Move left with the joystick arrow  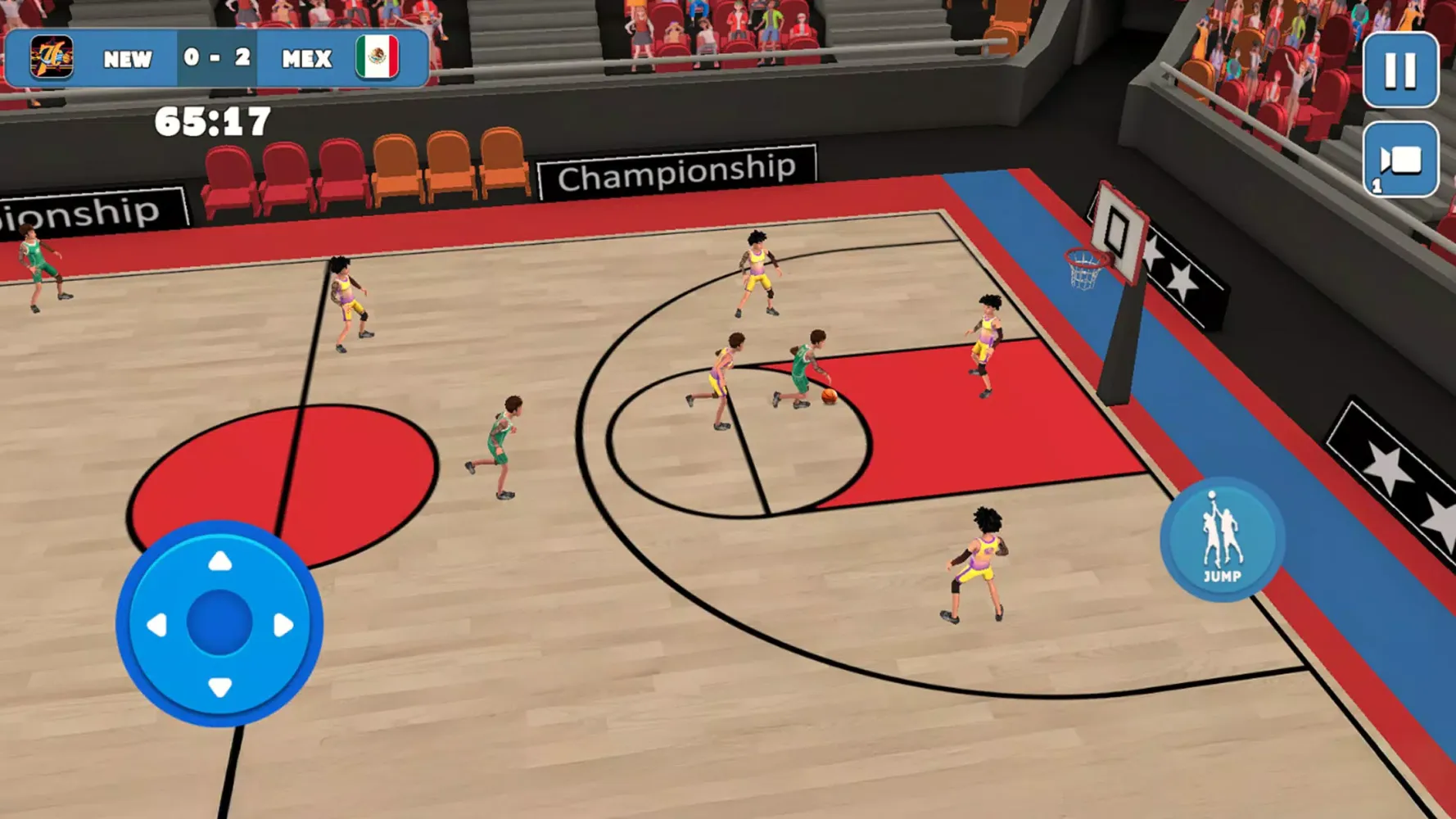[156, 626]
